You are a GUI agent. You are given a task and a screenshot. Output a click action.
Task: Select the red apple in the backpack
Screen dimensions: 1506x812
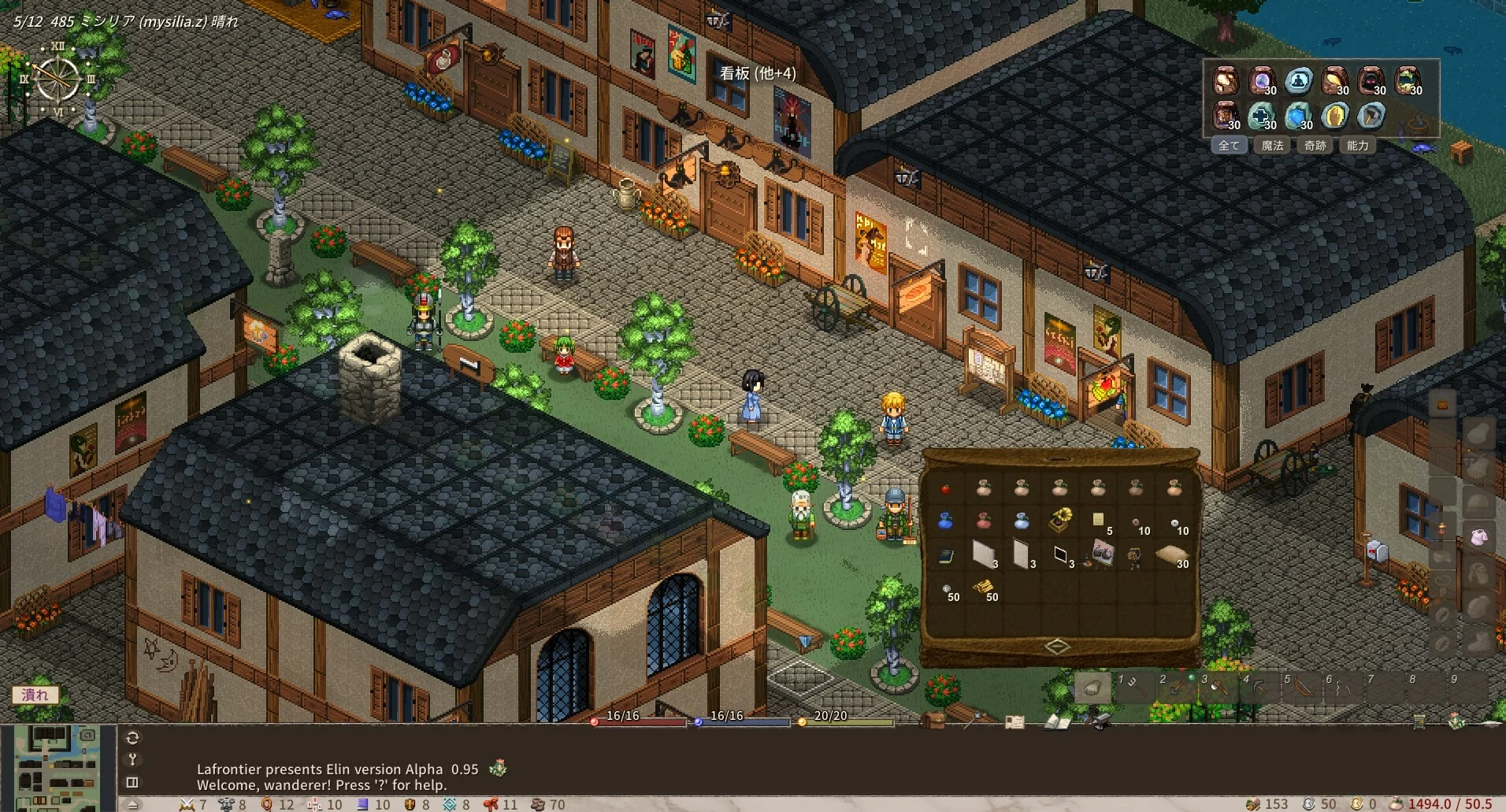coord(945,489)
